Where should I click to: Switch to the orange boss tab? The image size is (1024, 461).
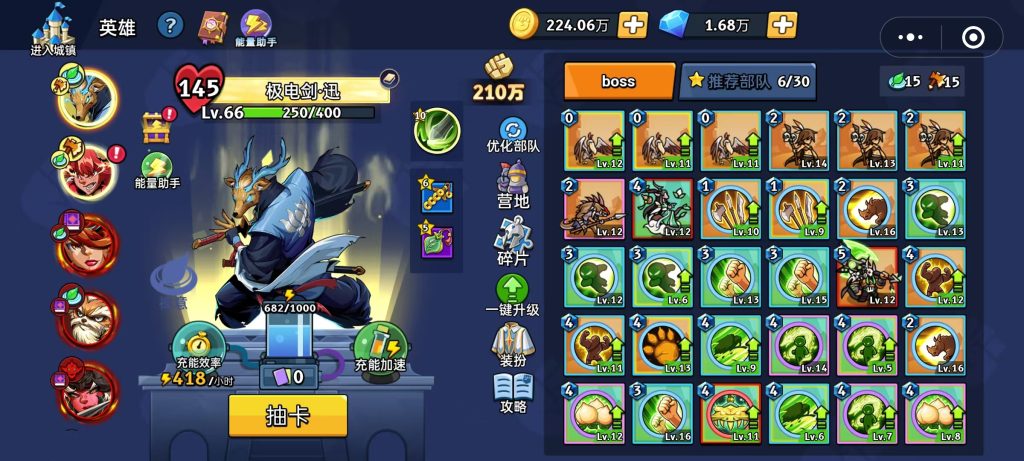(619, 81)
